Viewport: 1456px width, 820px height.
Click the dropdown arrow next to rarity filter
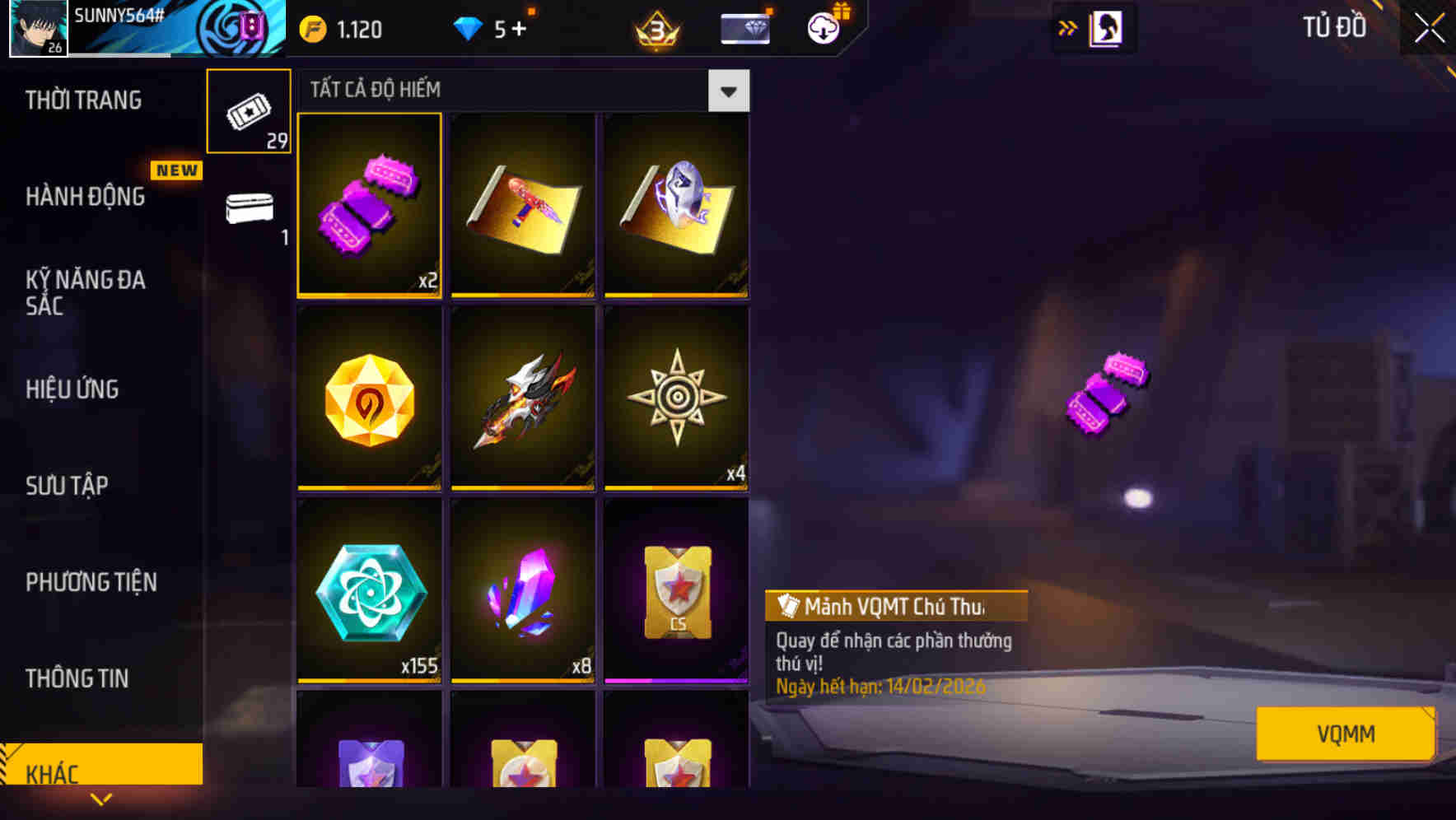[x=728, y=91]
